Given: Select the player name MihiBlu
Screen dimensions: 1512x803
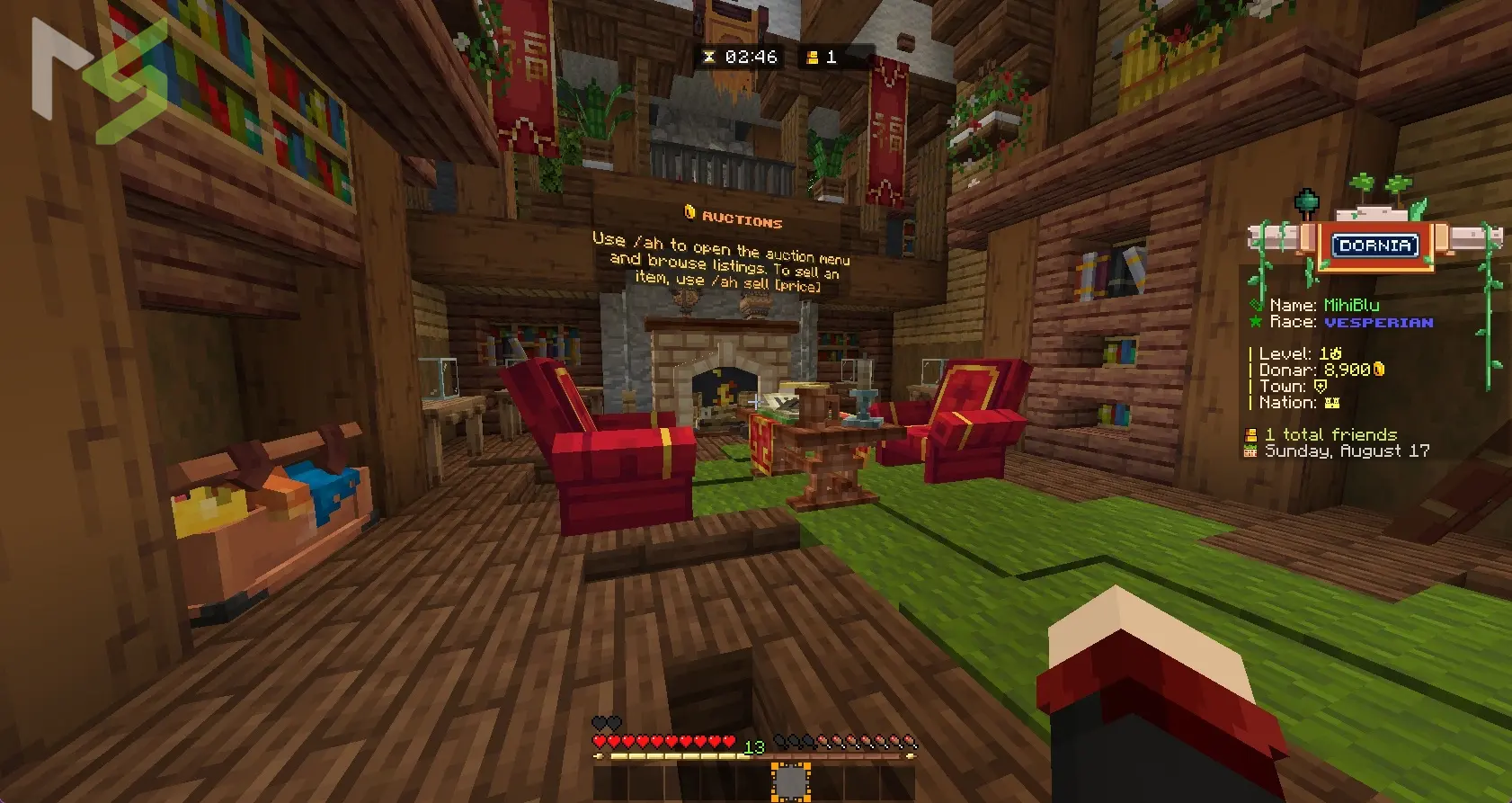Looking at the screenshot, I should point(1352,305).
